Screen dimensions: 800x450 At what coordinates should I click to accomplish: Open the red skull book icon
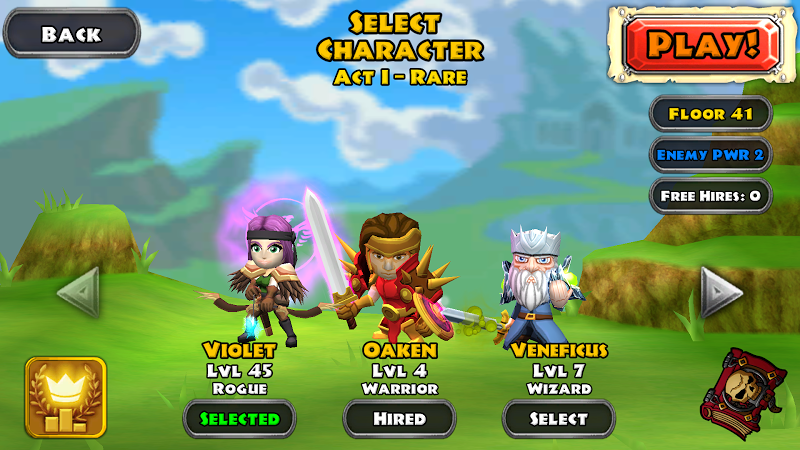point(742,391)
